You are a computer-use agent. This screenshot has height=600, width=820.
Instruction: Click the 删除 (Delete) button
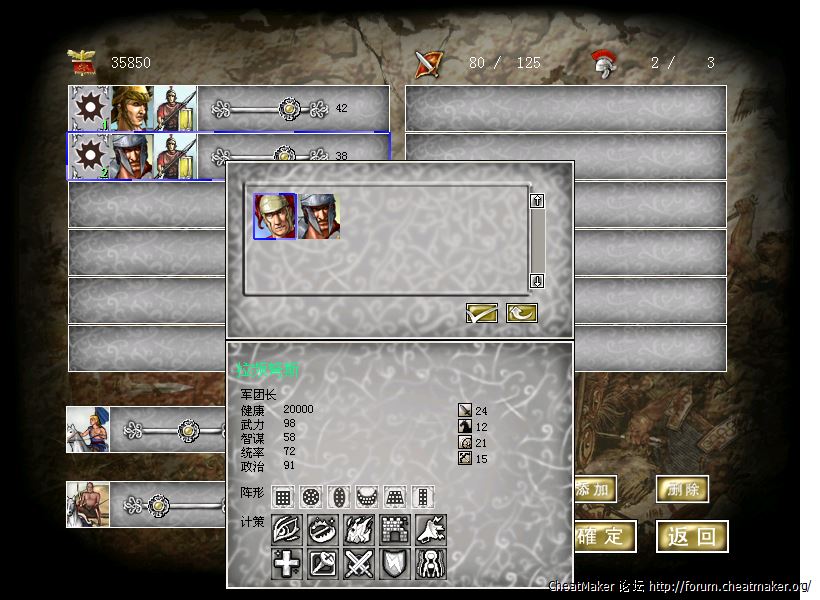(x=682, y=489)
